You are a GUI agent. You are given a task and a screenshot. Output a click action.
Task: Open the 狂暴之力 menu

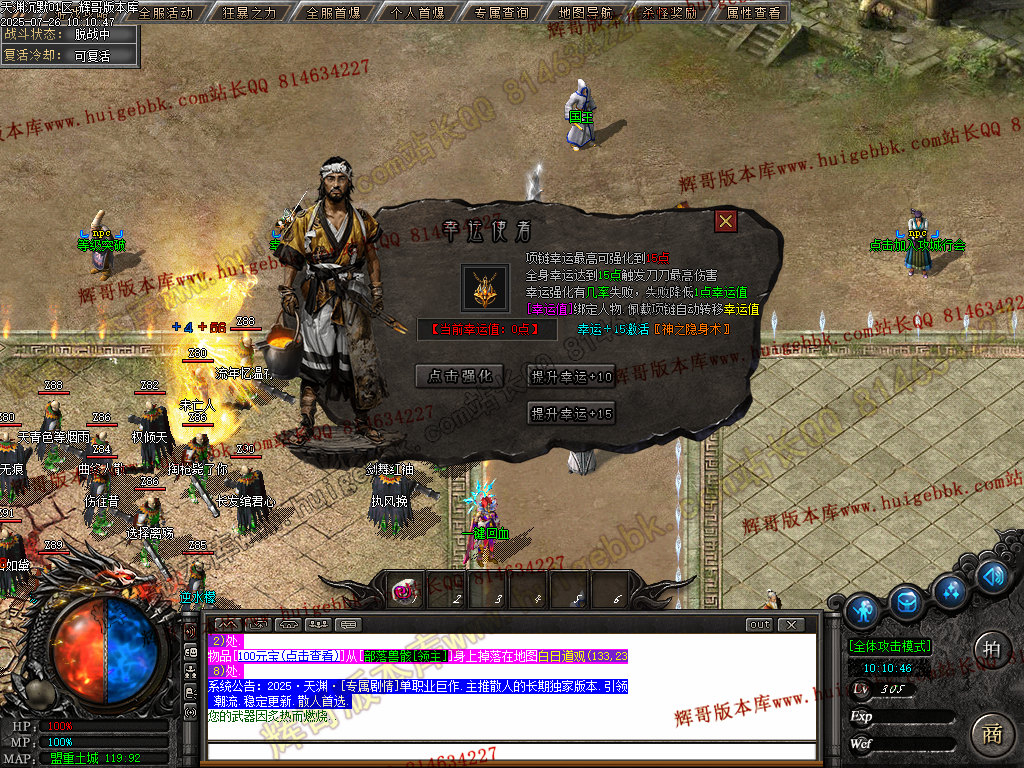pyautogui.click(x=249, y=13)
